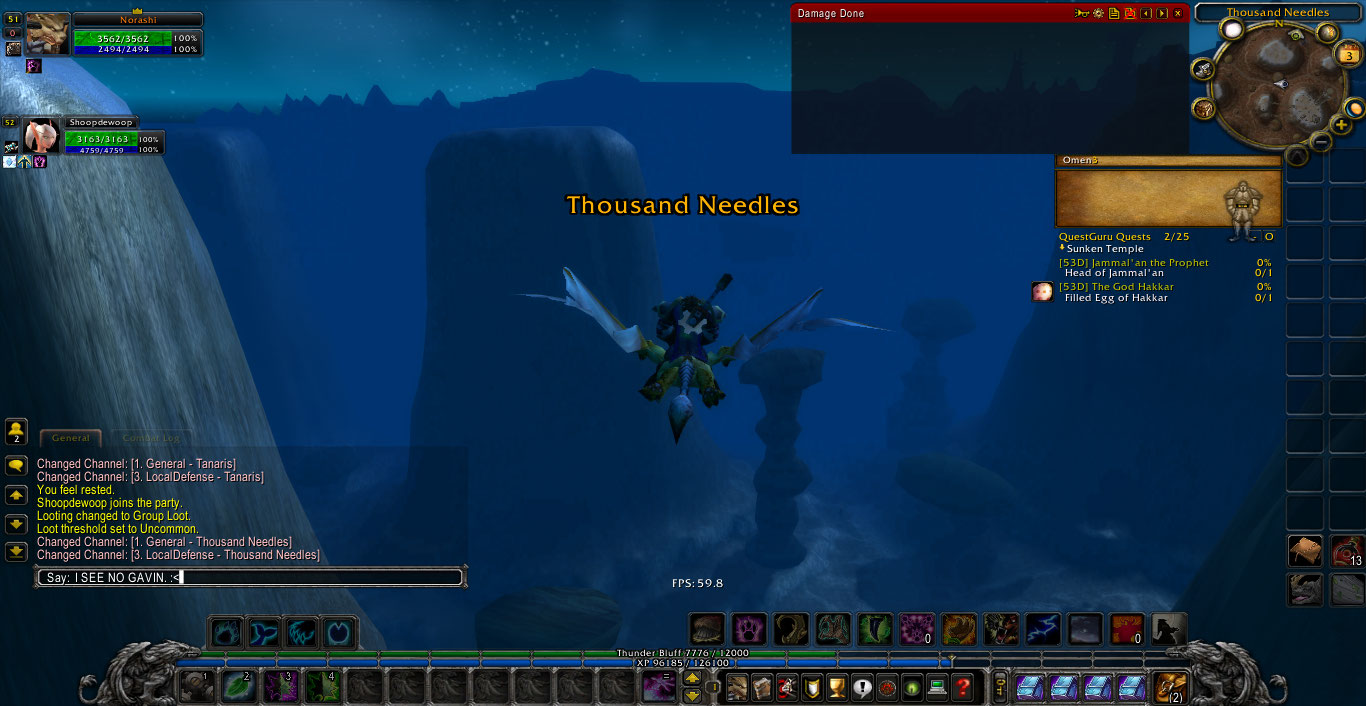This screenshot has width=1366, height=706.
Task: Open the quest log exclamation bubble icon
Action: click(x=862, y=687)
